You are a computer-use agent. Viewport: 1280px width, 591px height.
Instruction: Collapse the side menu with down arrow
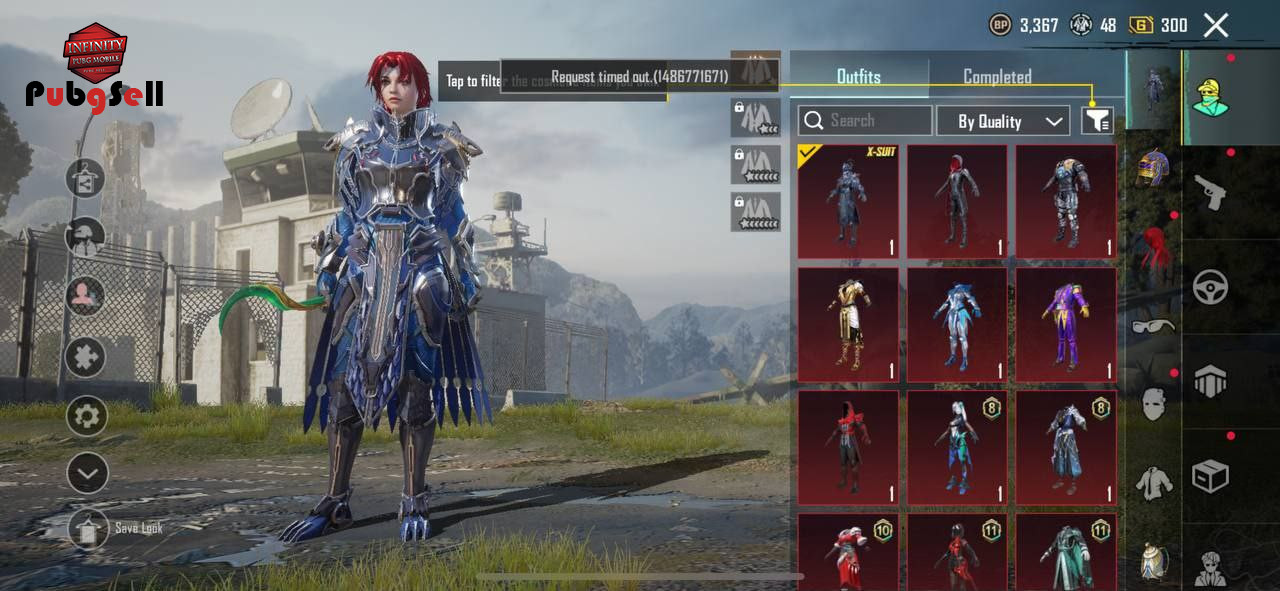pos(86,473)
